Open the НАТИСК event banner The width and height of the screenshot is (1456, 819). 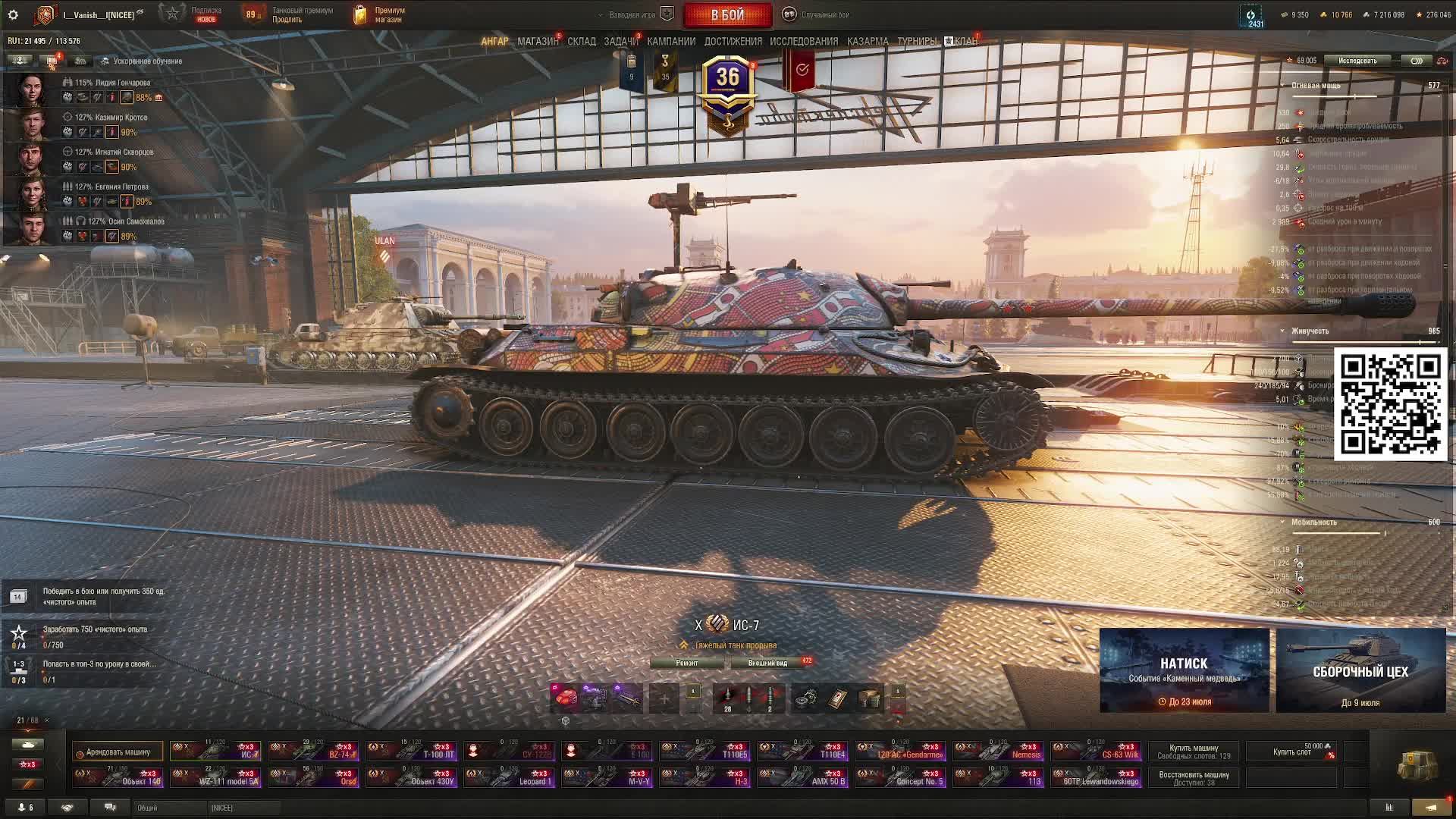point(1184,670)
